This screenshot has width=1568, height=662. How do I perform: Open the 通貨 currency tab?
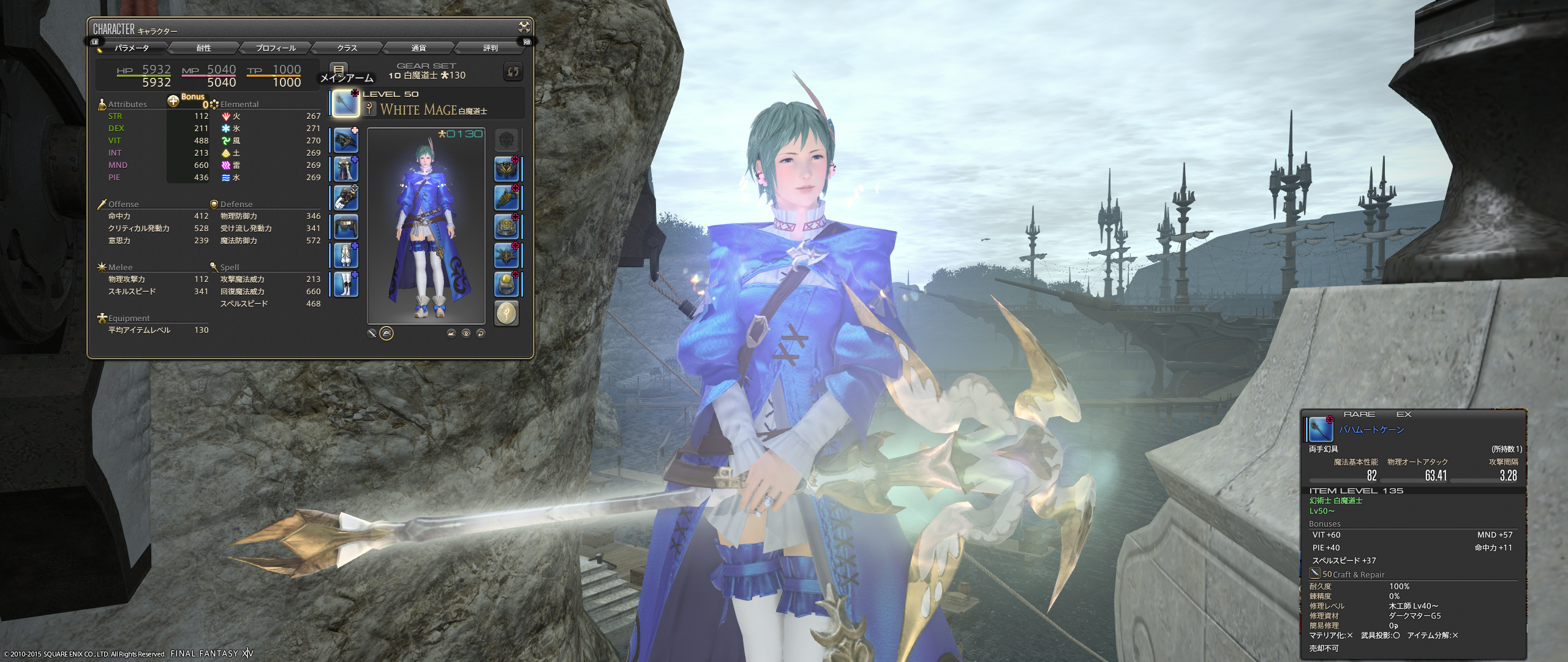(418, 48)
